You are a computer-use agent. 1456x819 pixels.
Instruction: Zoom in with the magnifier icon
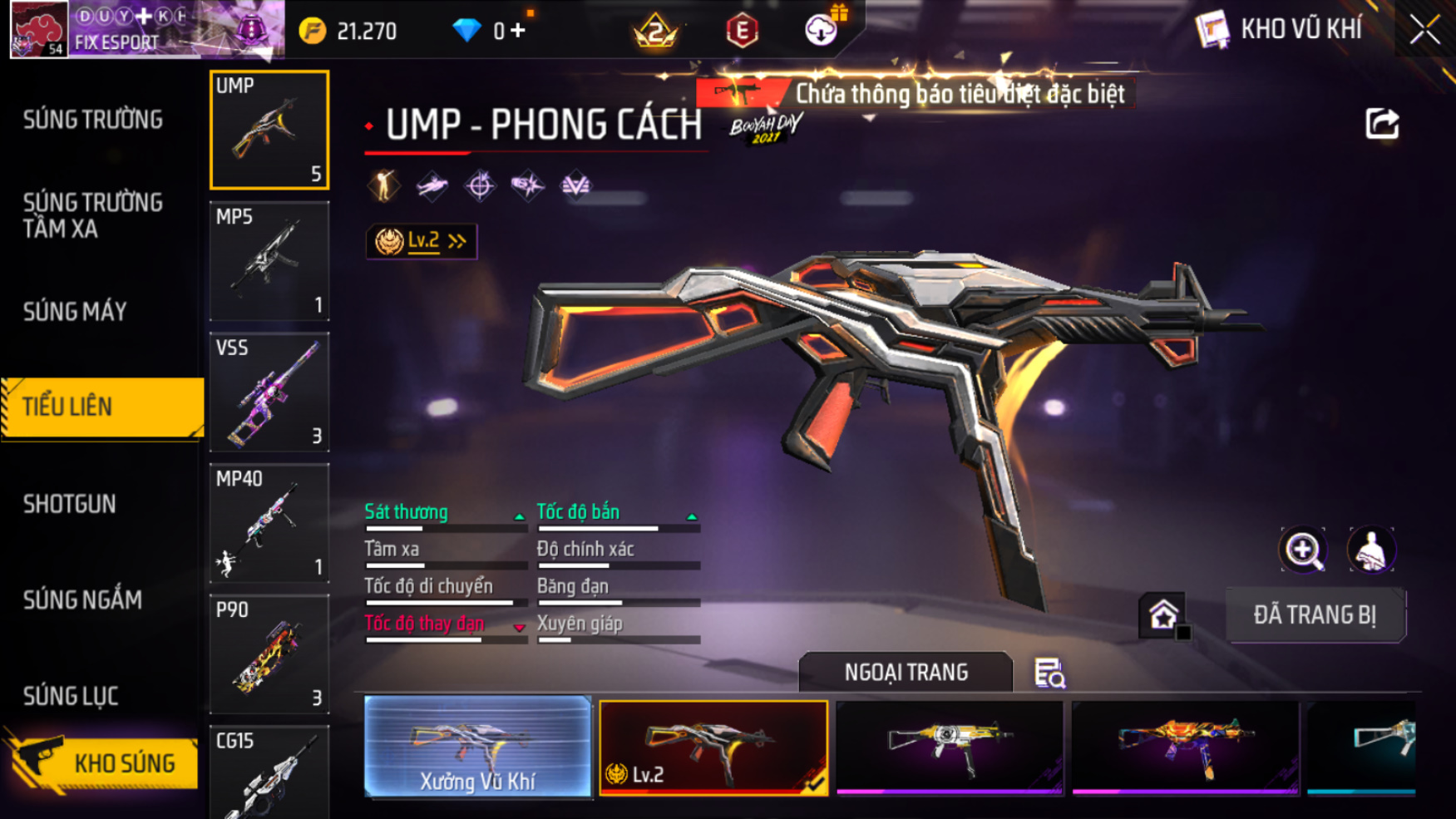(1303, 550)
